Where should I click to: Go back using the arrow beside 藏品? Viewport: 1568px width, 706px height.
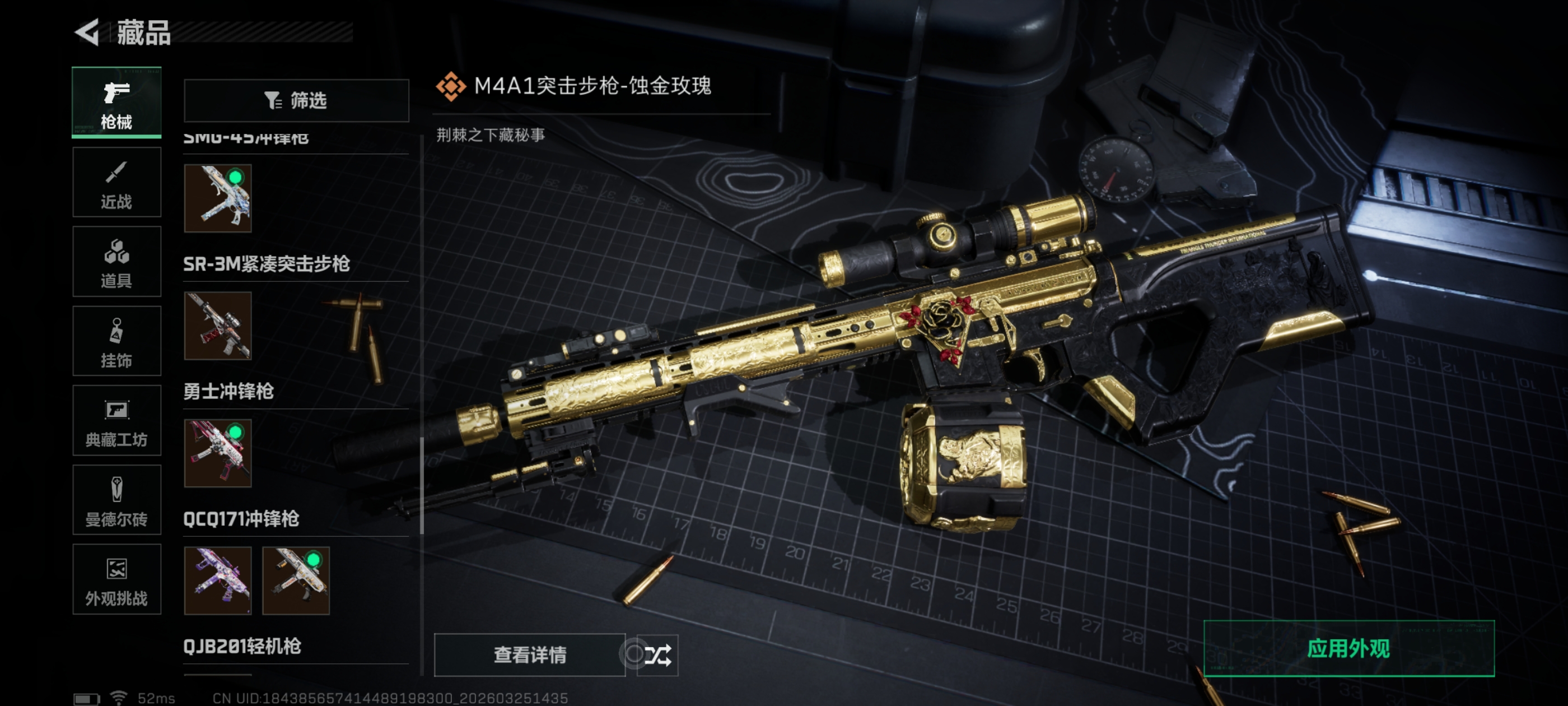pyautogui.click(x=88, y=32)
